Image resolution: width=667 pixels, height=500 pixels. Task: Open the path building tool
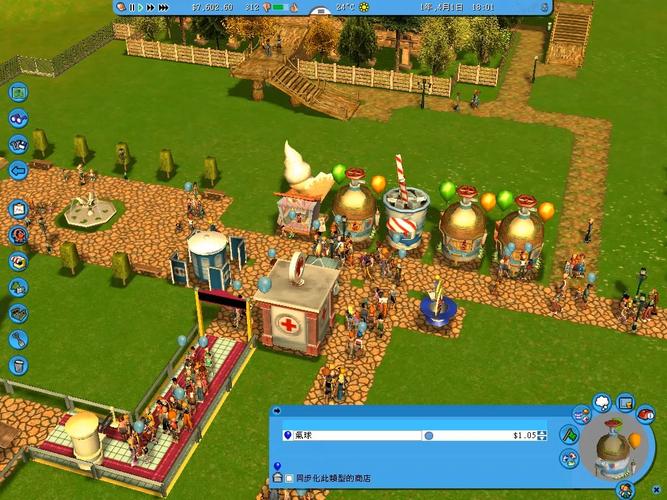[x=18, y=313]
